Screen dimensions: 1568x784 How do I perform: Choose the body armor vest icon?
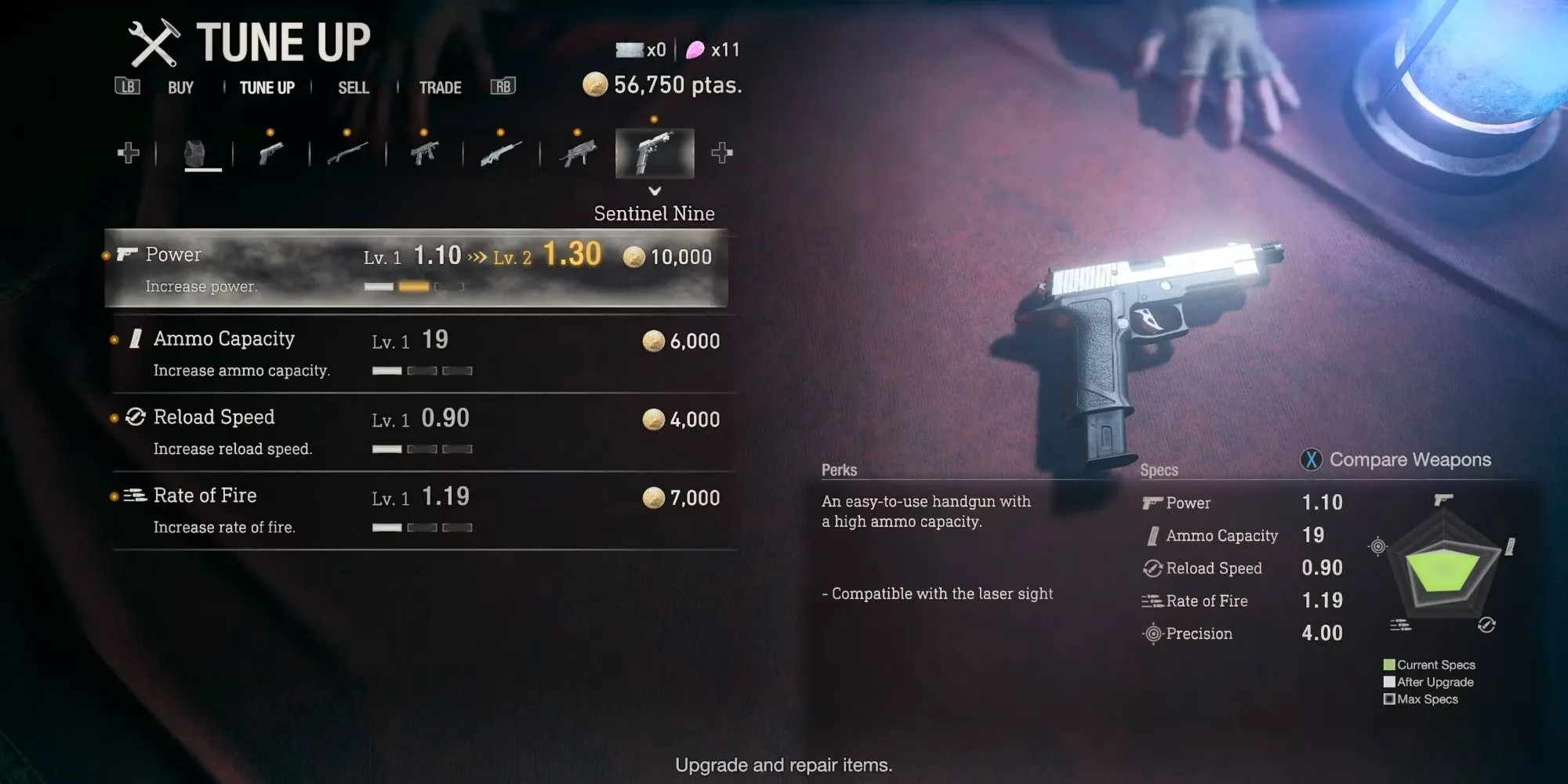click(x=194, y=153)
